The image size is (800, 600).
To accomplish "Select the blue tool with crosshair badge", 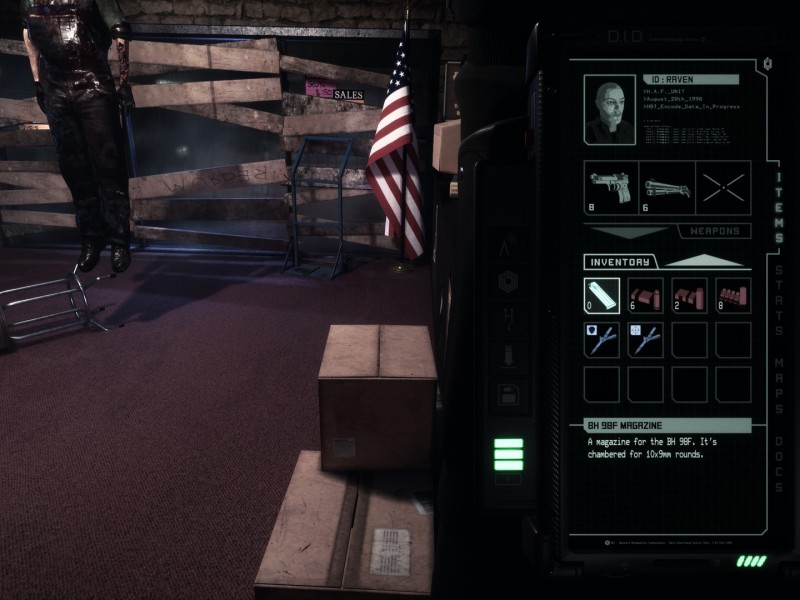I will coord(646,340).
